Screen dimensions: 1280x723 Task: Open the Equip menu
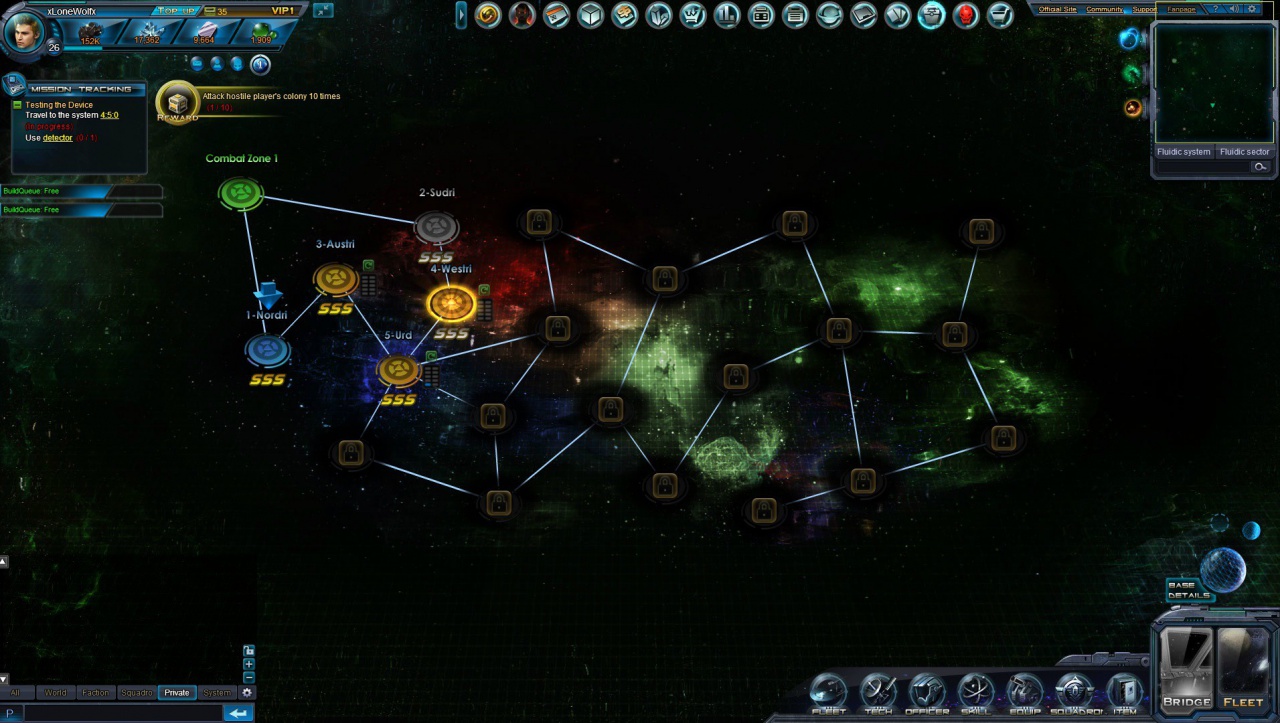pyautogui.click(x=1025, y=693)
